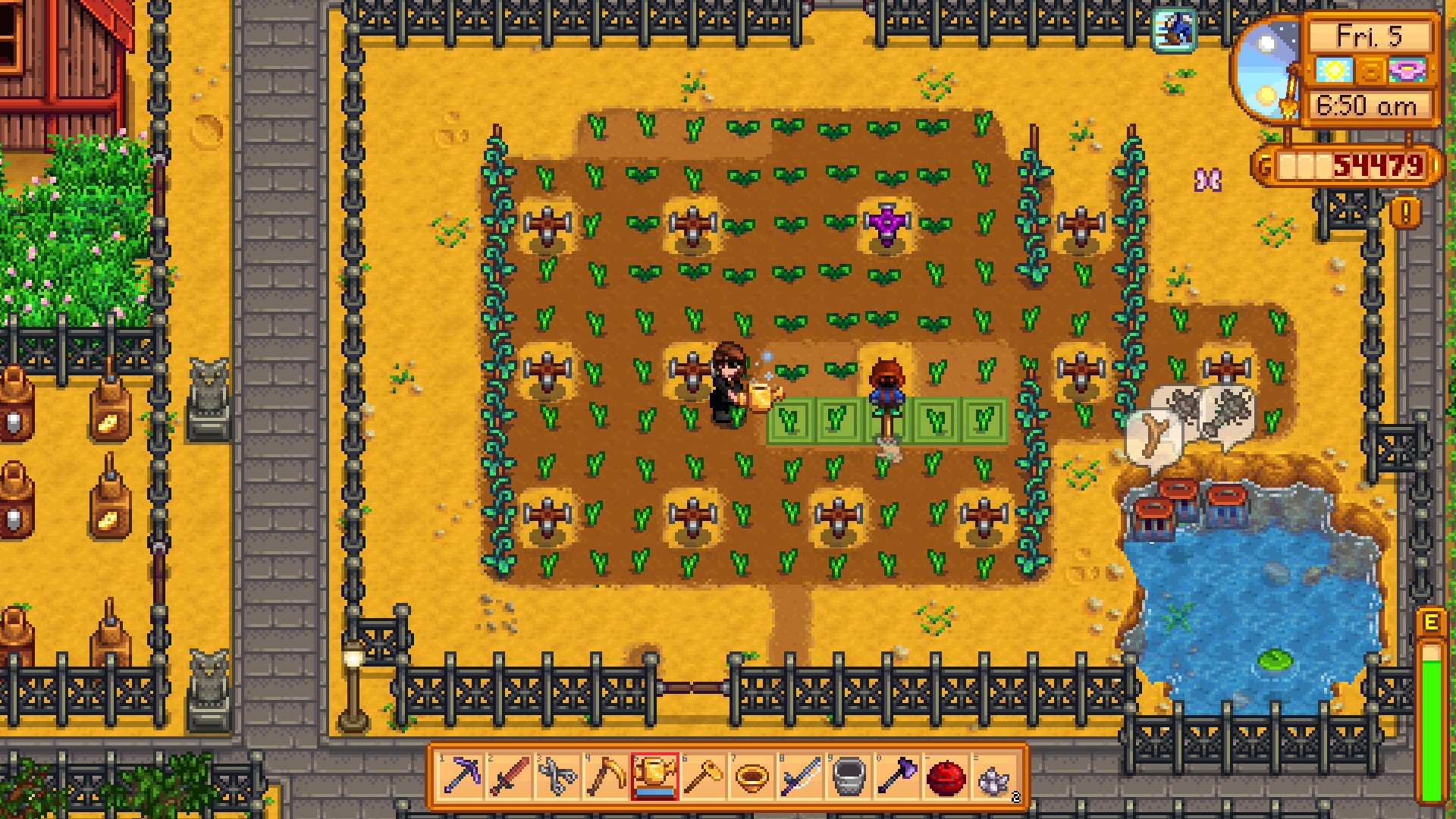The image size is (1456, 819).
Task: Equip the red sword from the toolbar
Action: tap(509, 777)
